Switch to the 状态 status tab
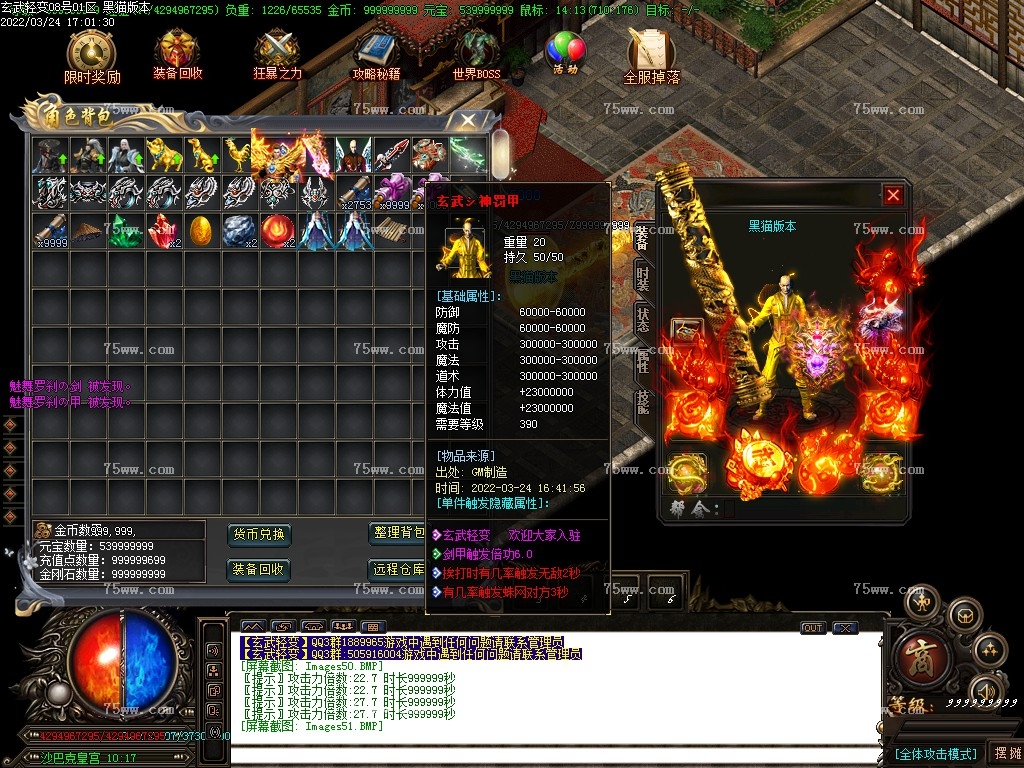1024x768 pixels. point(643,320)
